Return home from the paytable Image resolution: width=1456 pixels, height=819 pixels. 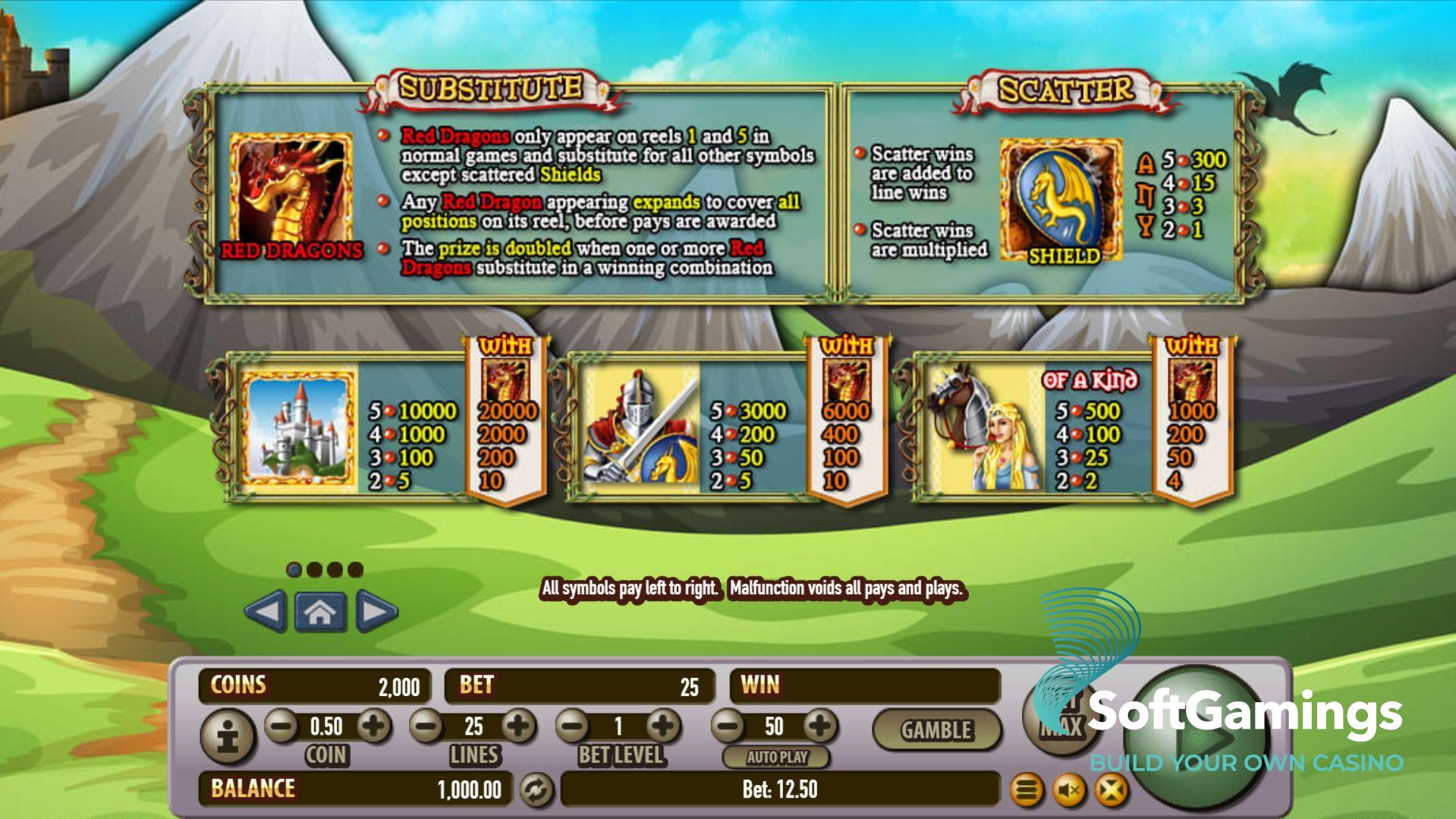coord(320,612)
